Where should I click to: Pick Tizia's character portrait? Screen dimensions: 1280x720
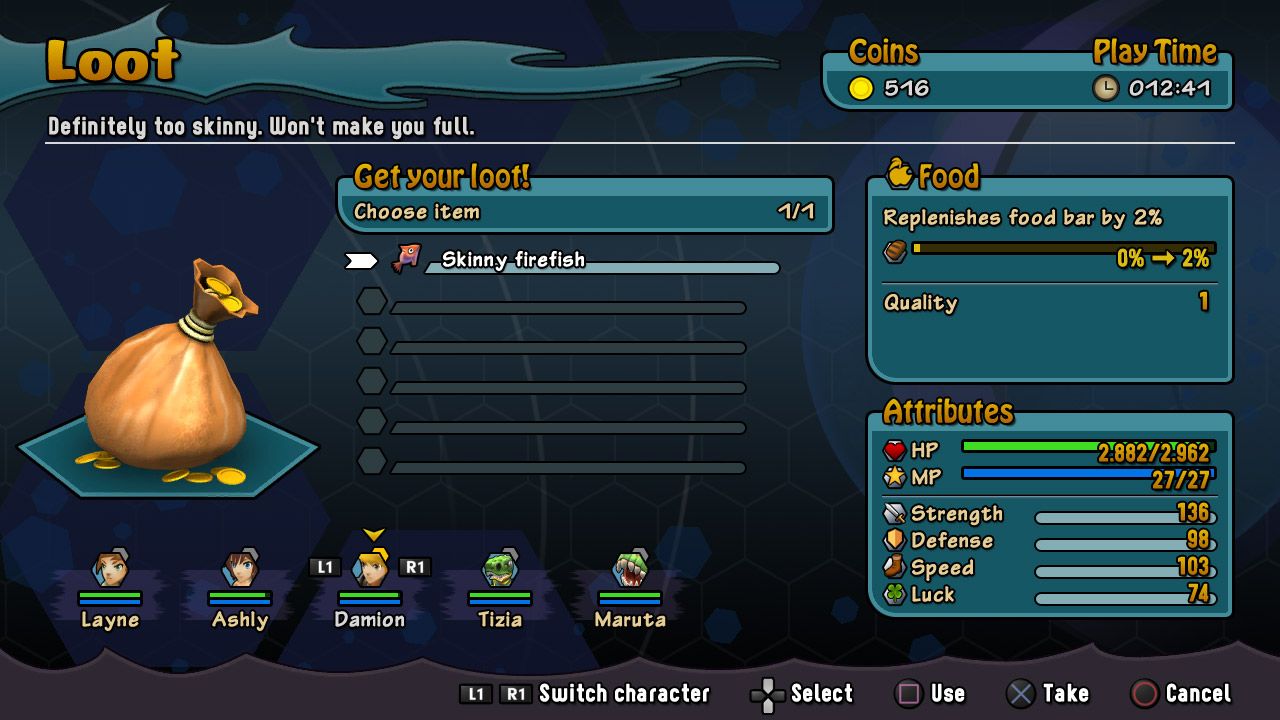(499, 571)
